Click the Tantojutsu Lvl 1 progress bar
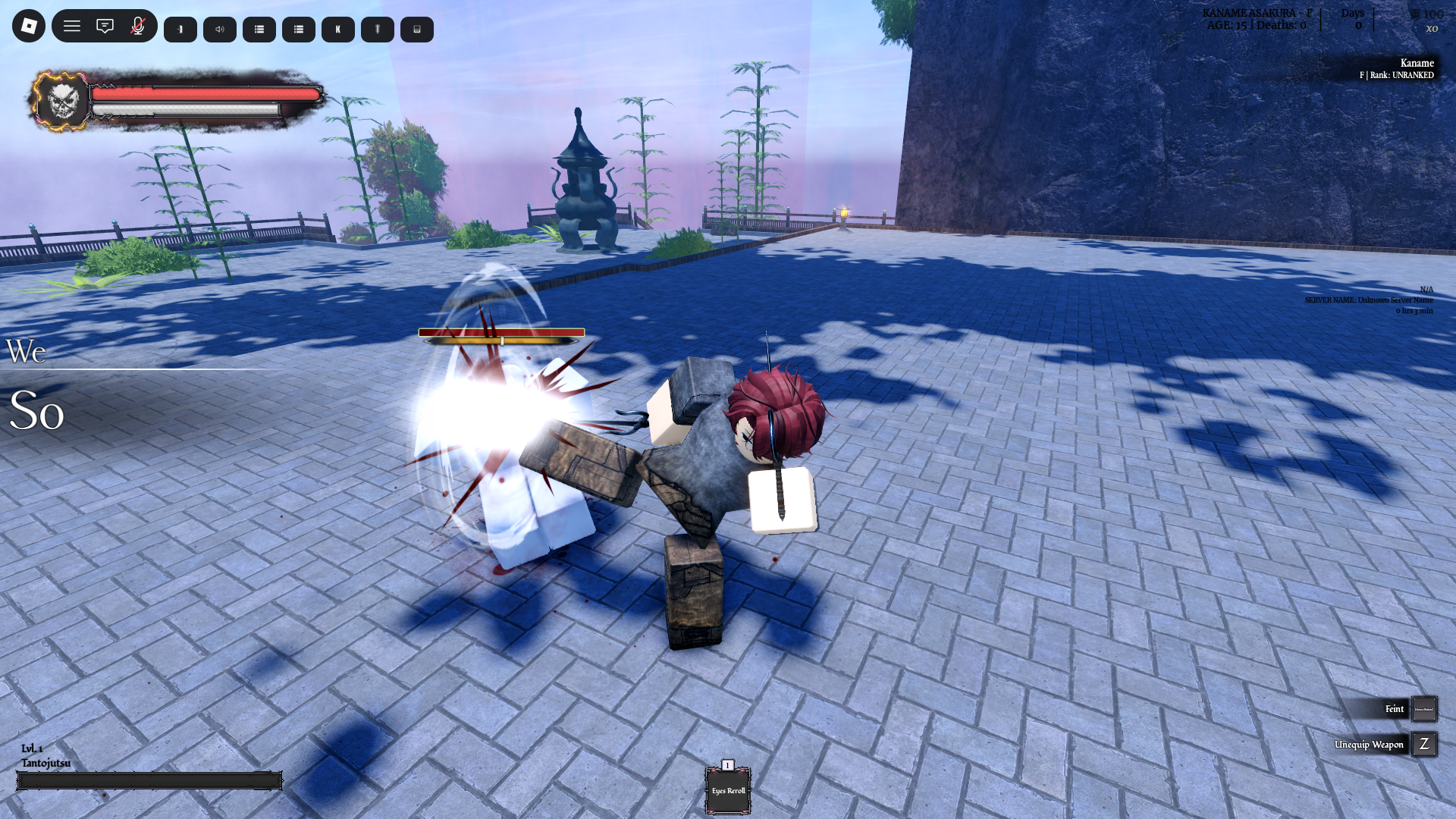1456x819 pixels. [149, 780]
